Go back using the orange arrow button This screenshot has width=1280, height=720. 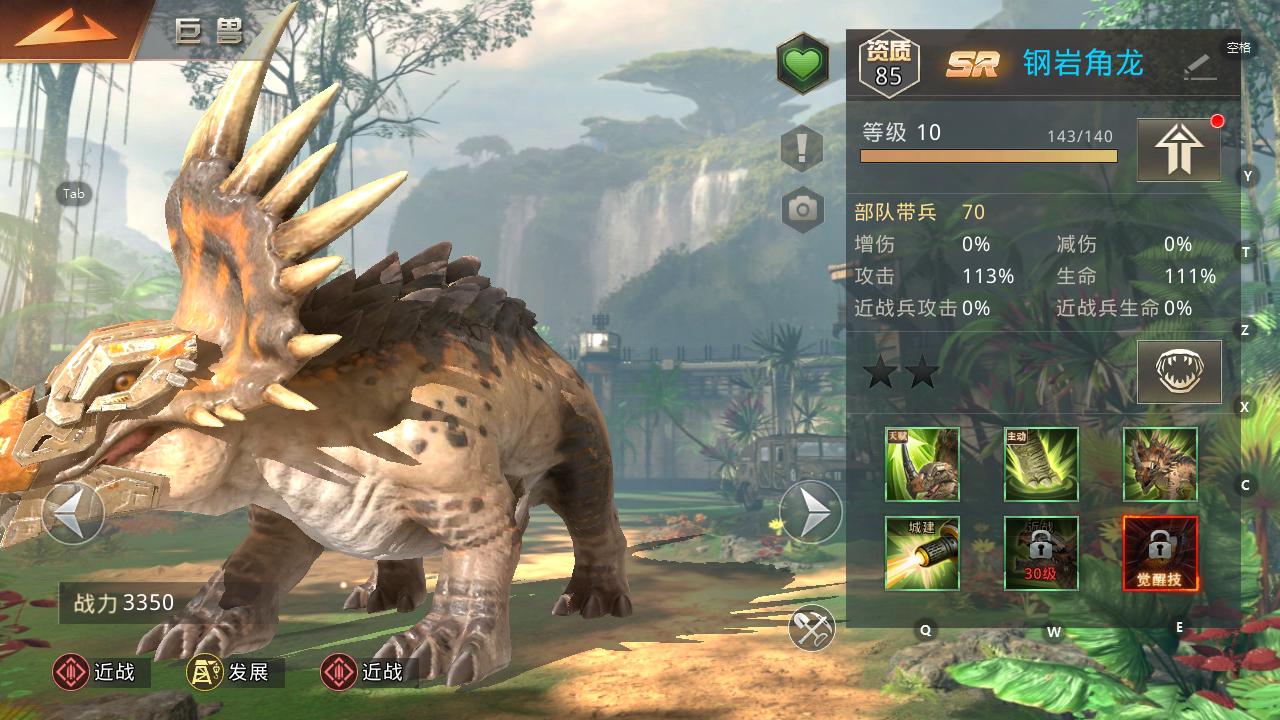point(66,29)
